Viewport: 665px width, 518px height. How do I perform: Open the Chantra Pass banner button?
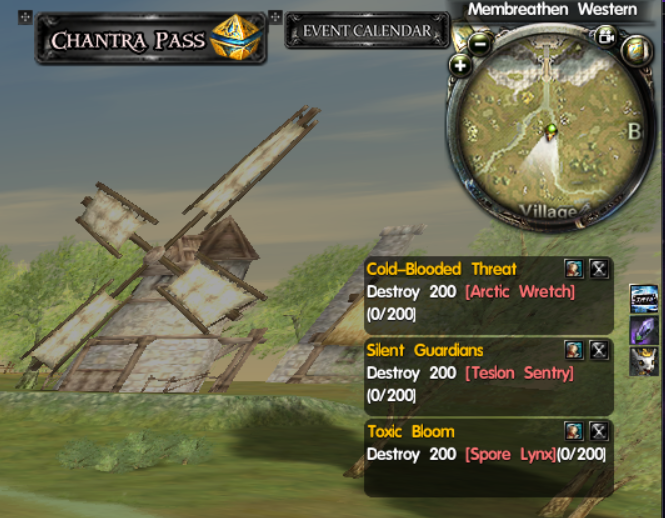click(150, 39)
